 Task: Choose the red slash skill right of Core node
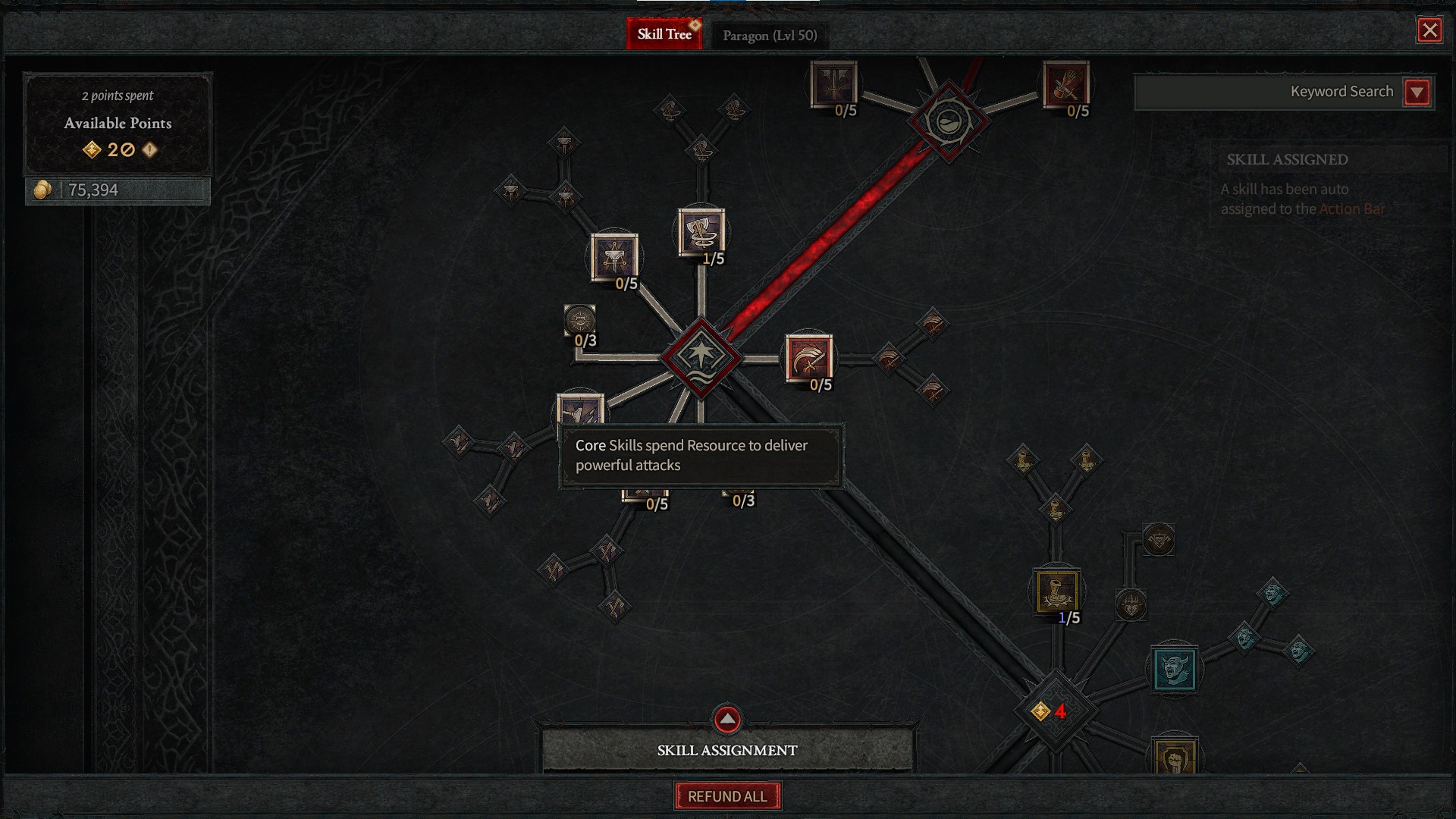[809, 357]
